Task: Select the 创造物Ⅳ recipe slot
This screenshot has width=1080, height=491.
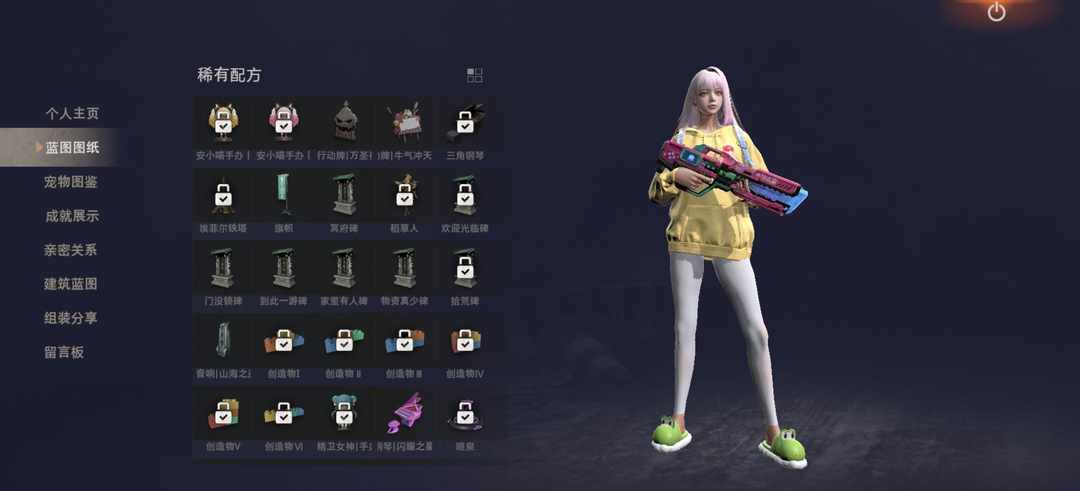Action: [464, 343]
